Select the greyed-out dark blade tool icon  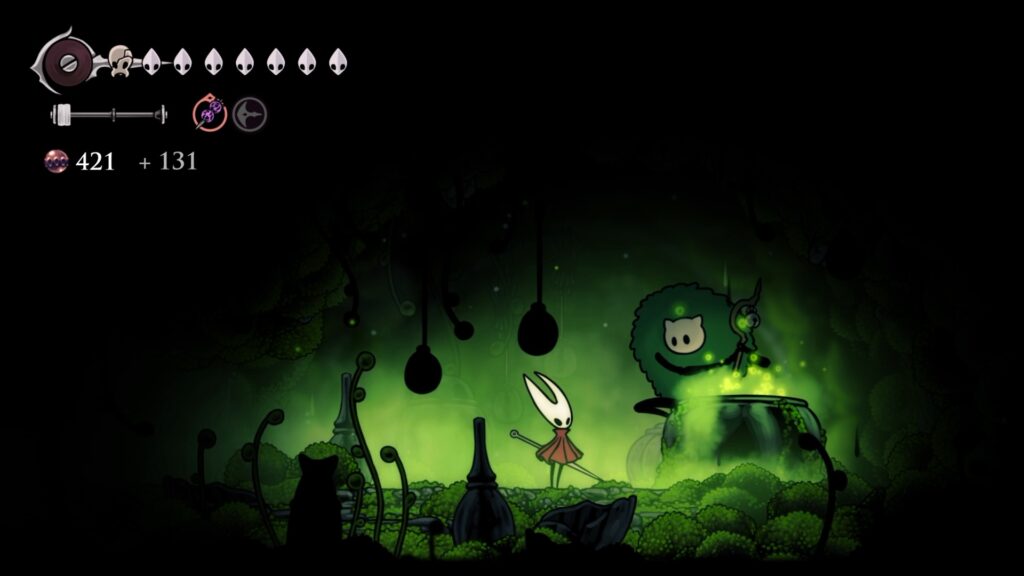point(250,115)
